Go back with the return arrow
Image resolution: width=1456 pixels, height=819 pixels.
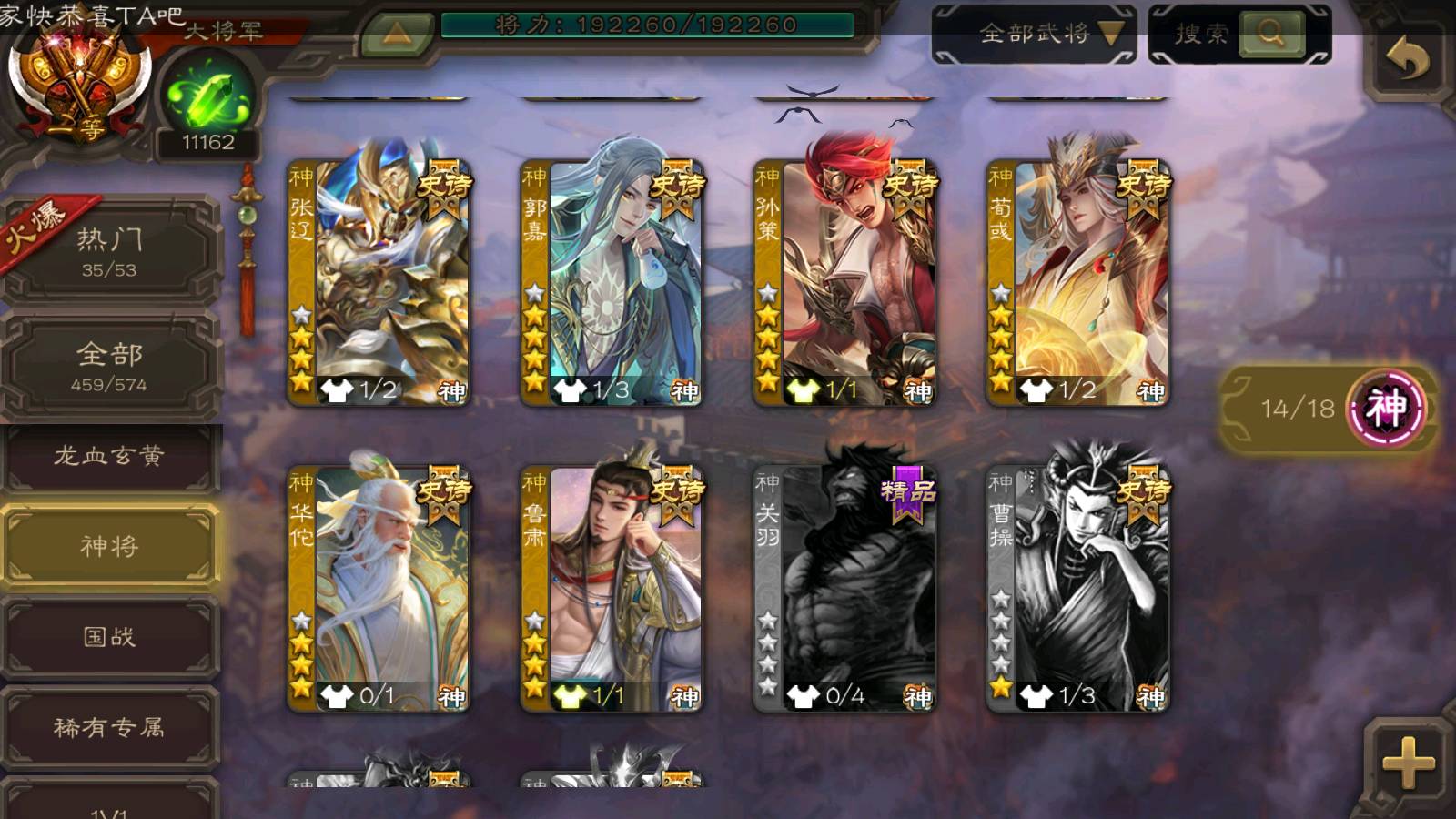tap(1407, 60)
